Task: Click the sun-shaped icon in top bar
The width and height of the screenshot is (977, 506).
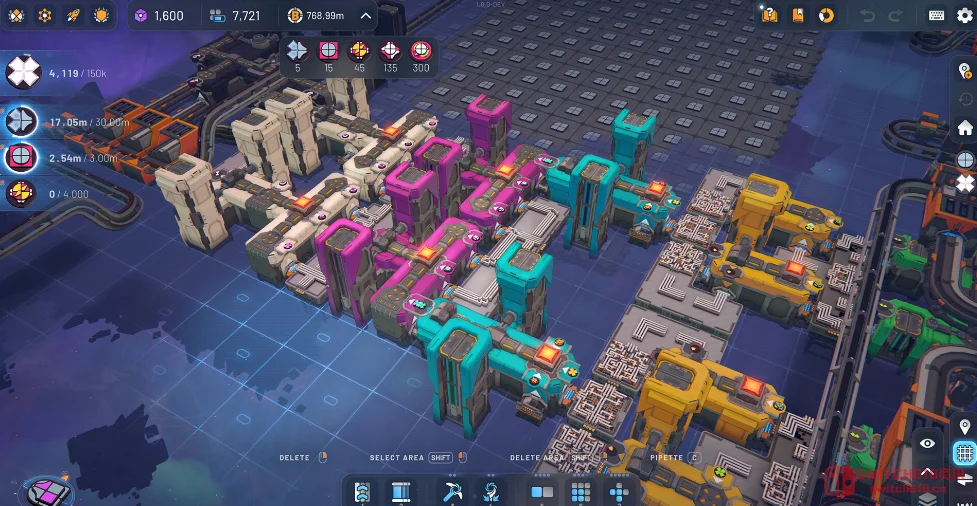Action: 101,15
